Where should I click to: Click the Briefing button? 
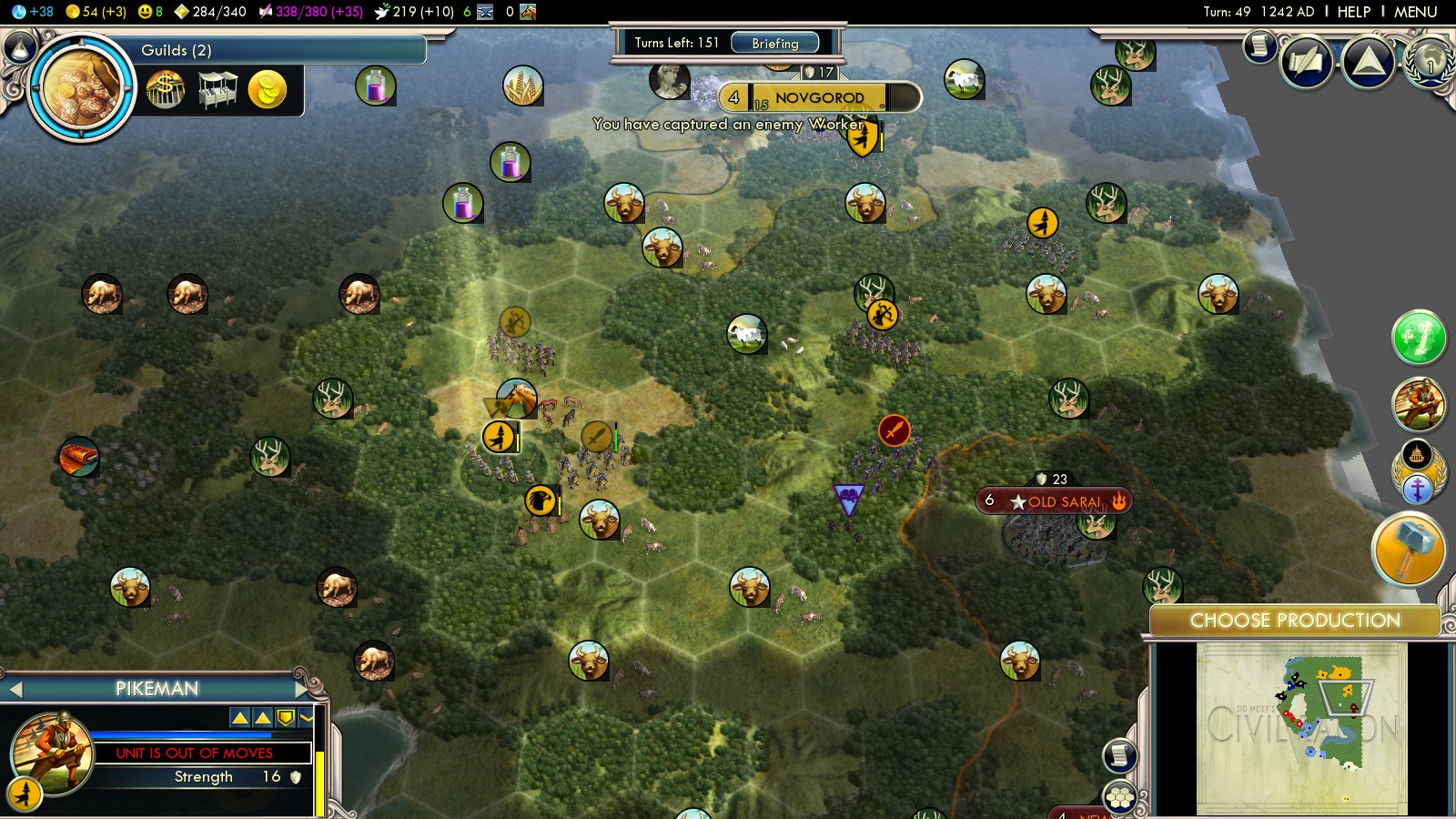point(774,43)
